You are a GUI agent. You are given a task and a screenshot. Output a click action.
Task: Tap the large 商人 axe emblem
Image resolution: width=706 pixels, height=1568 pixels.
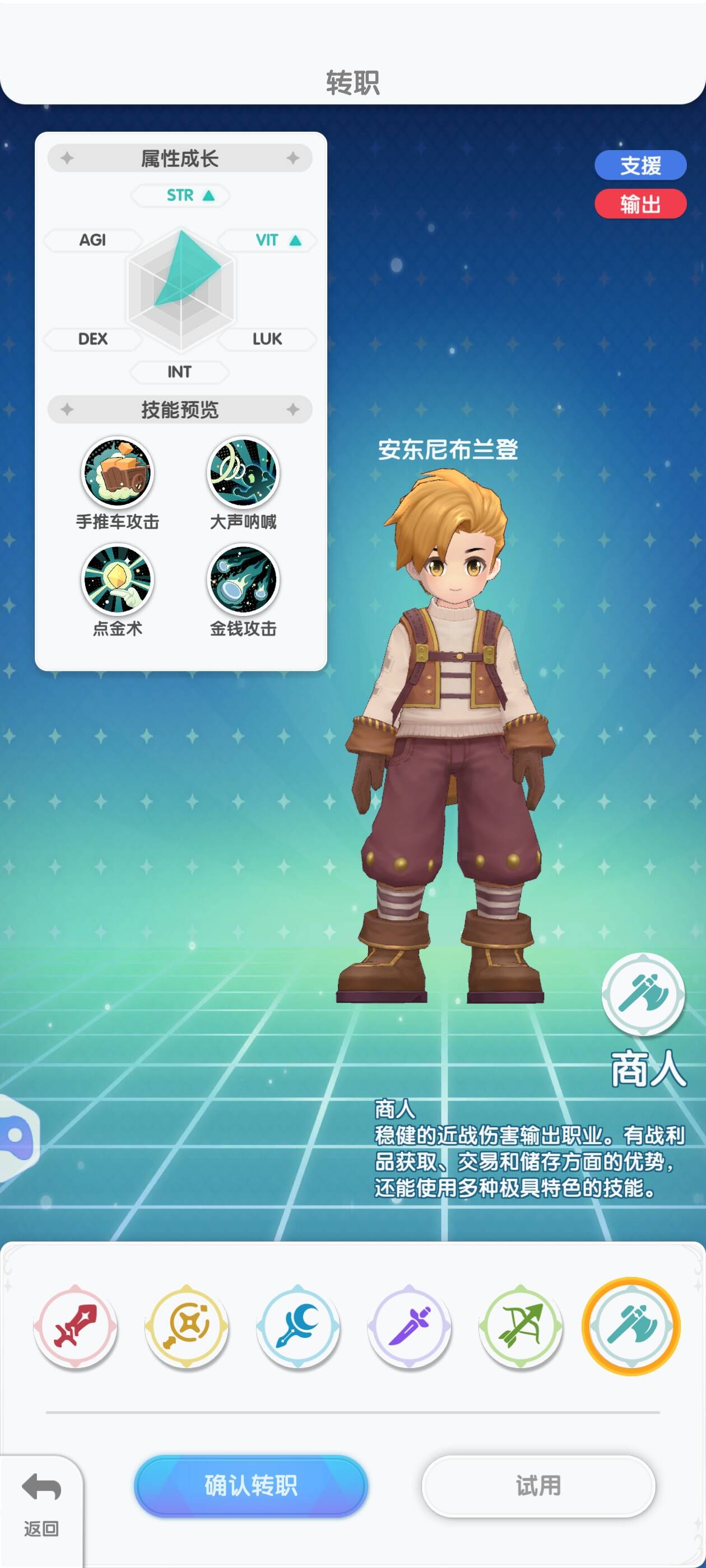pyautogui.click(x=643, y=994)
